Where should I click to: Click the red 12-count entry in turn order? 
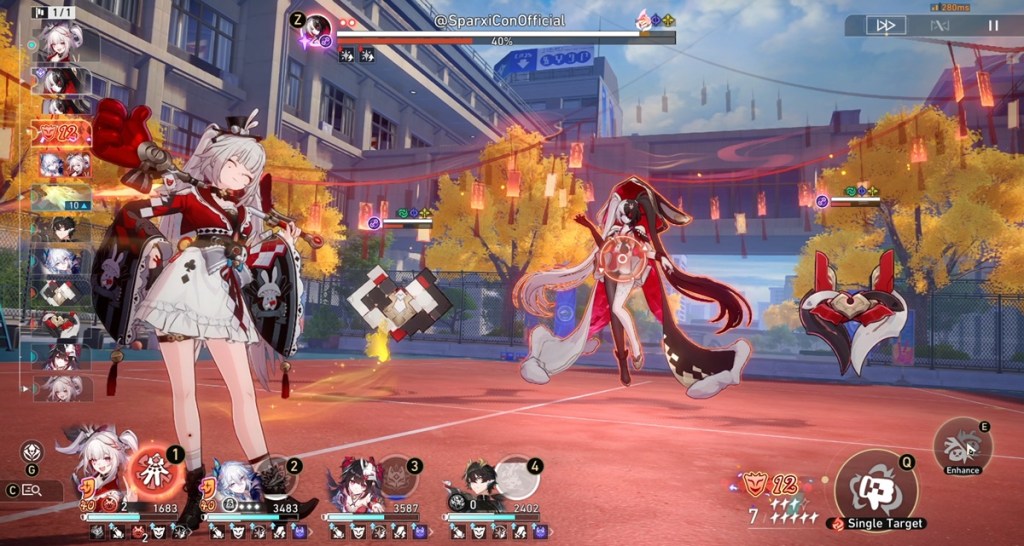click(x=61, y=132)
